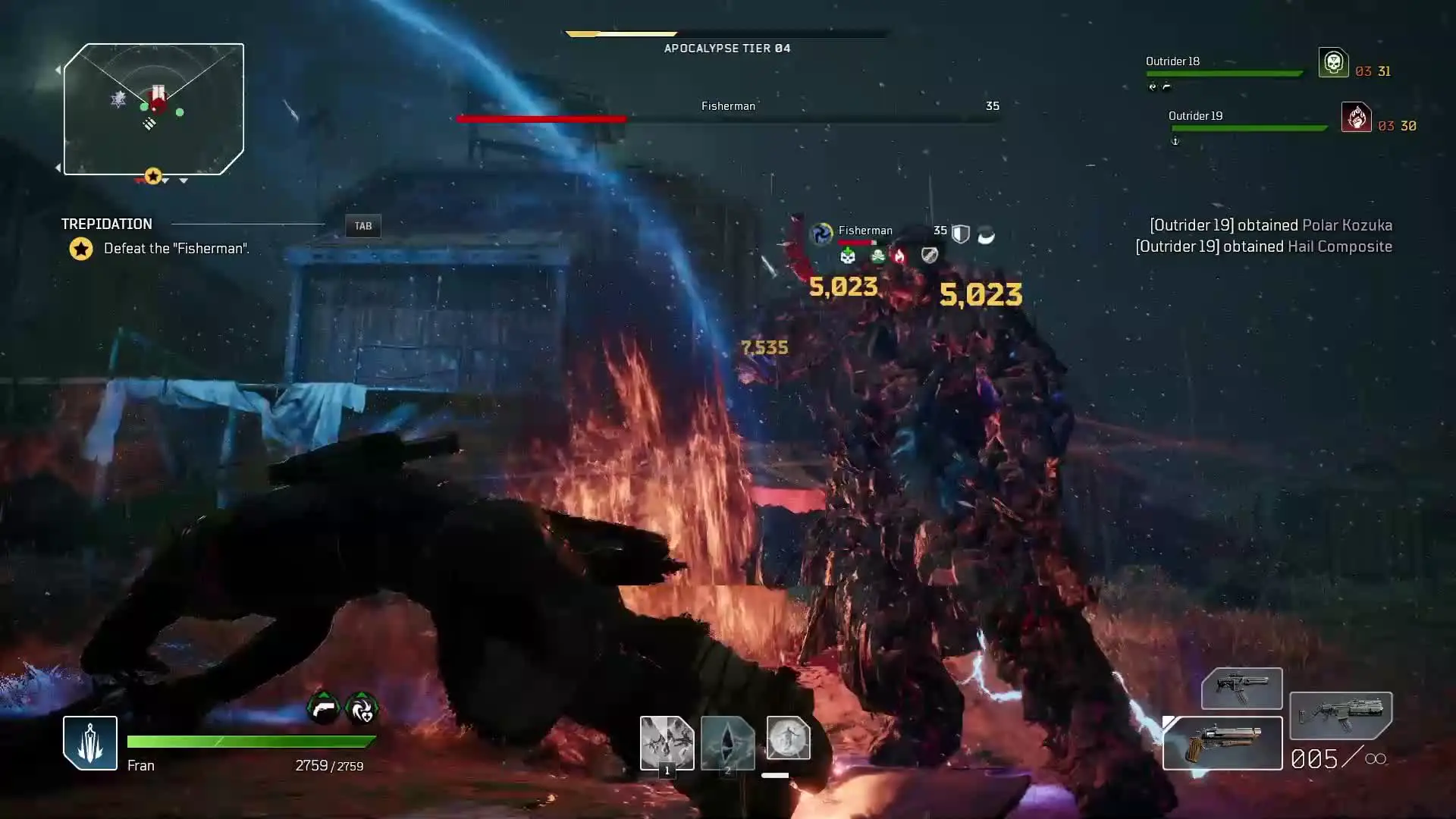
Task: Click Outrider 19's red flame class icon
Action: pyautogui.click(x=1356, y=118)
